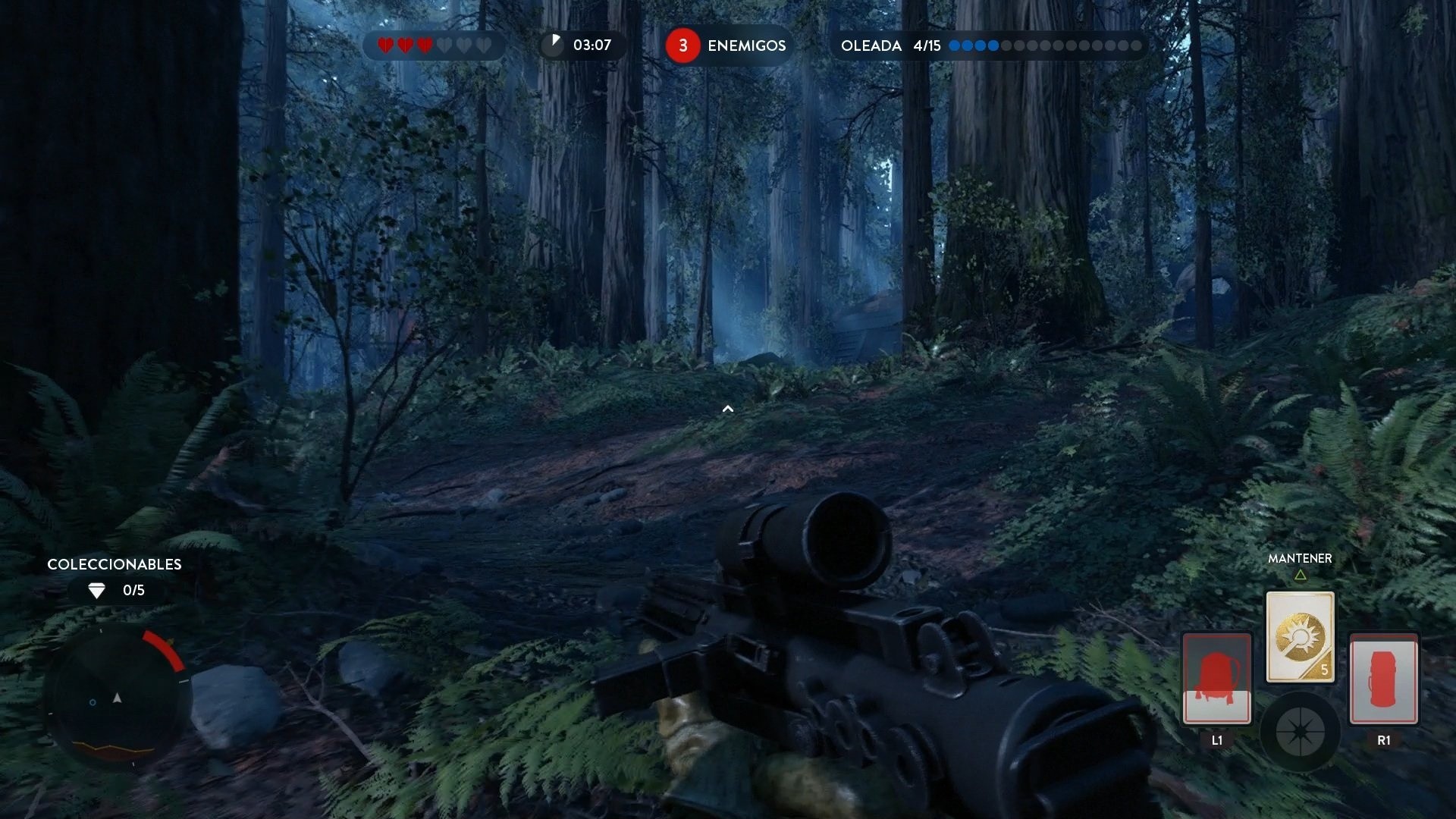Viewport: 1456px width, 819px height.
Task: Click the clock icon next to 03:07
Action: coord(553,45)
